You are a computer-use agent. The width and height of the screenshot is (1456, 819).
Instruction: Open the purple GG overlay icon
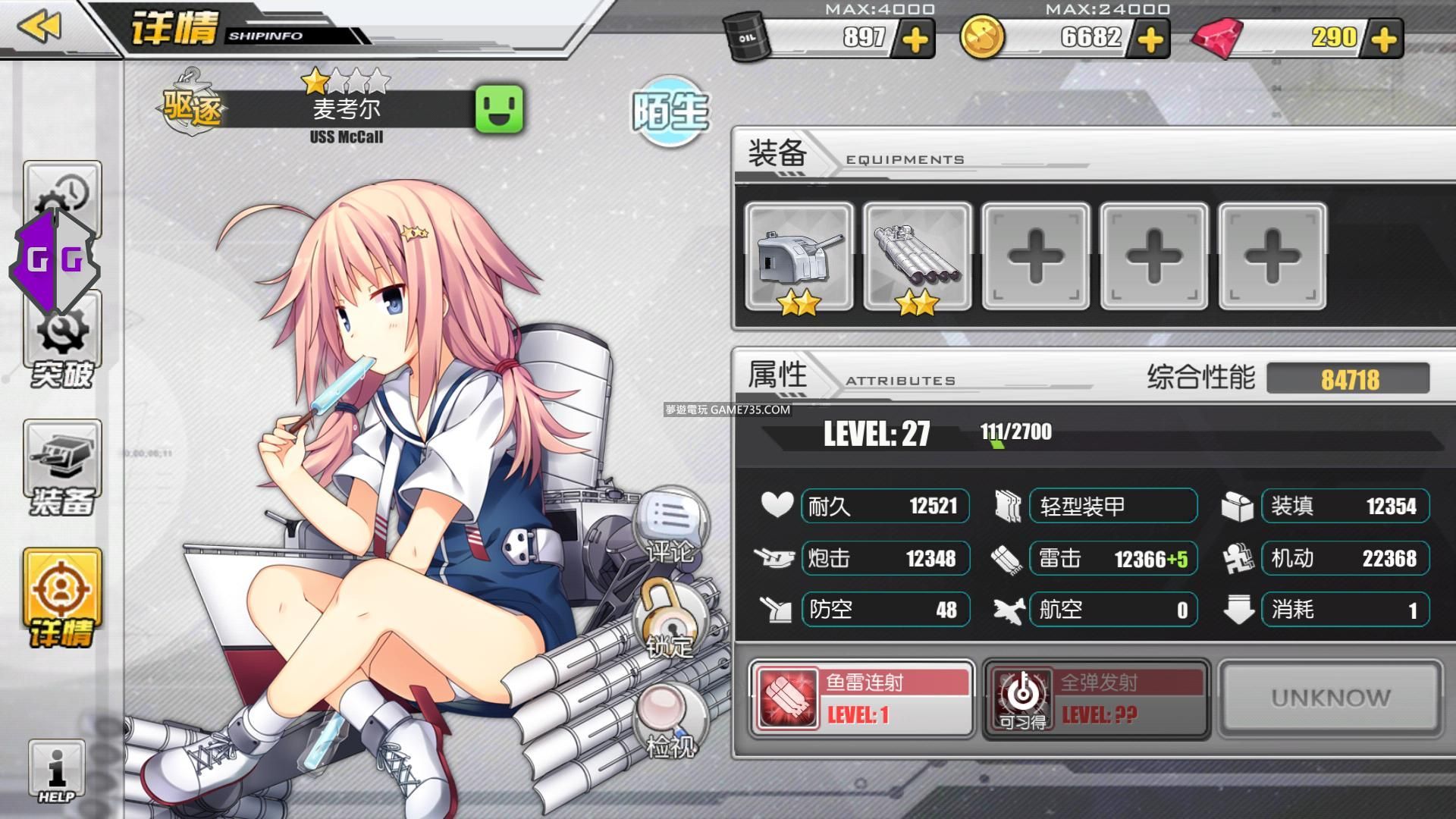[55, 261]
